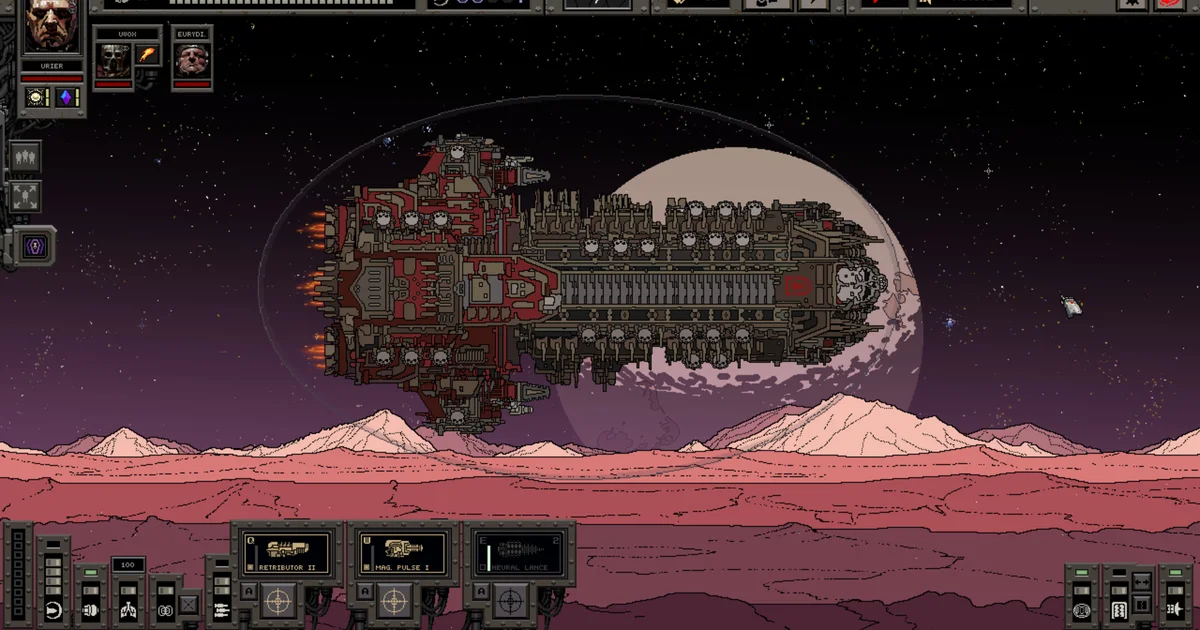Click the crosshair target button under Neural Lance

click(x=510, y=601)
